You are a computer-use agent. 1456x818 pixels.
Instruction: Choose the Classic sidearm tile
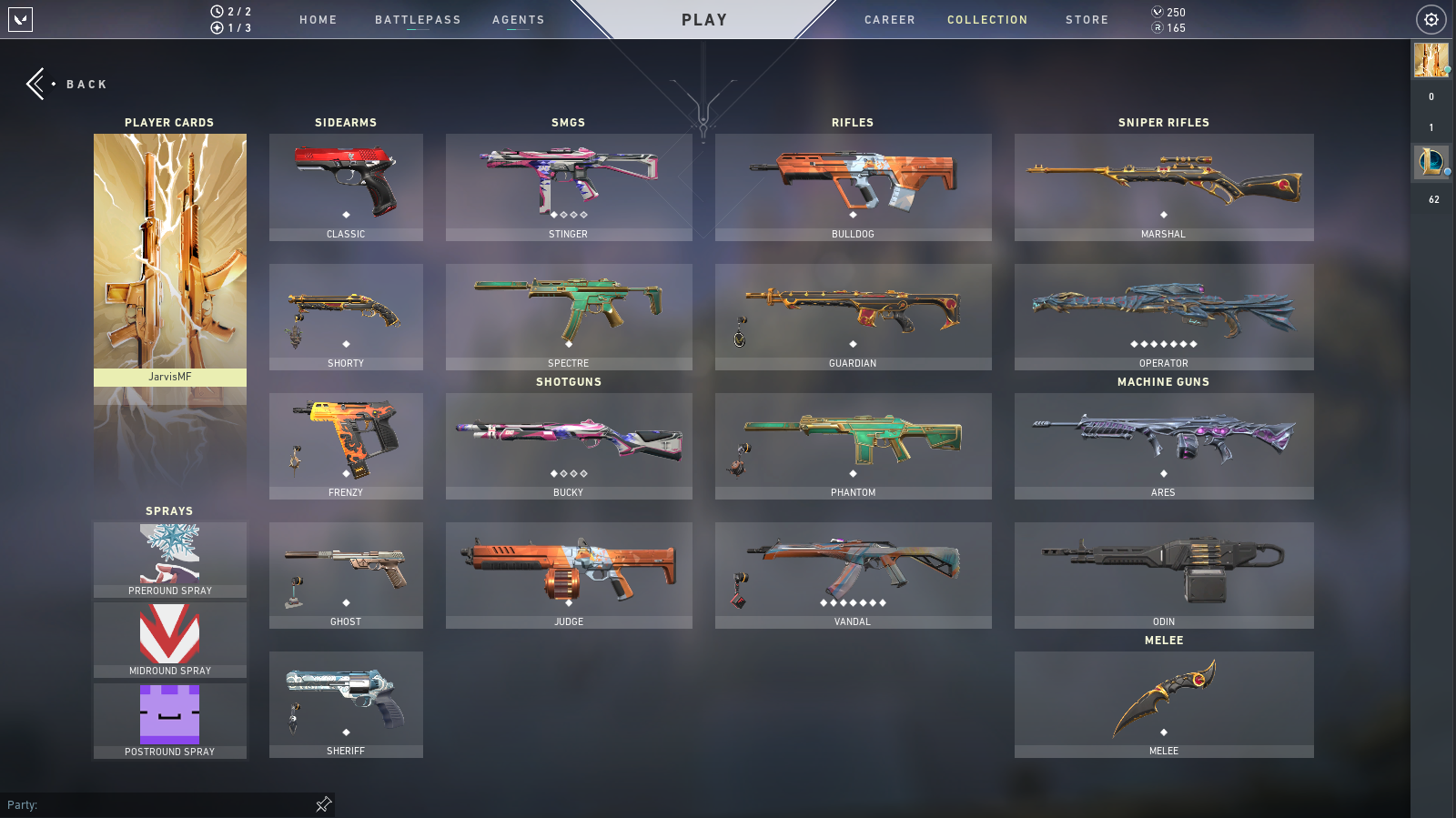(346, 187)
